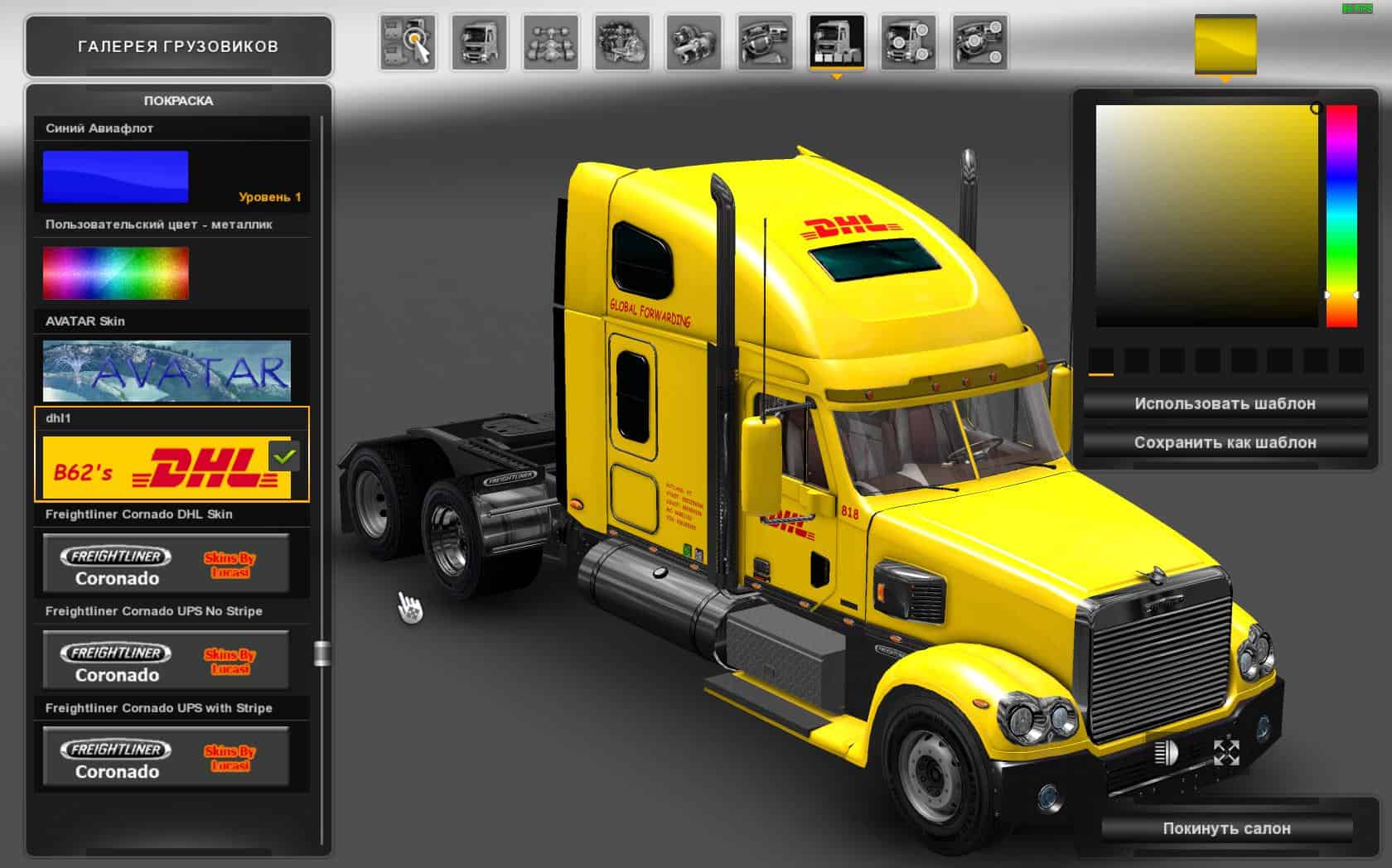Apply the AVATAR skin
The width and height of the screenshot is (1392, 868).
coord(167,370)
